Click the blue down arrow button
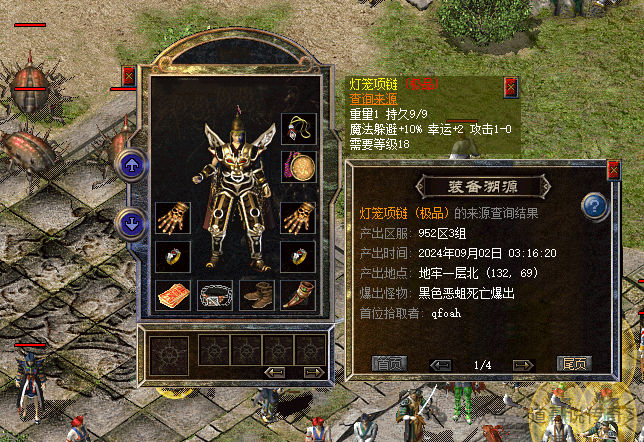The width and height of the screenshot is (644, 442). point(130,222)
